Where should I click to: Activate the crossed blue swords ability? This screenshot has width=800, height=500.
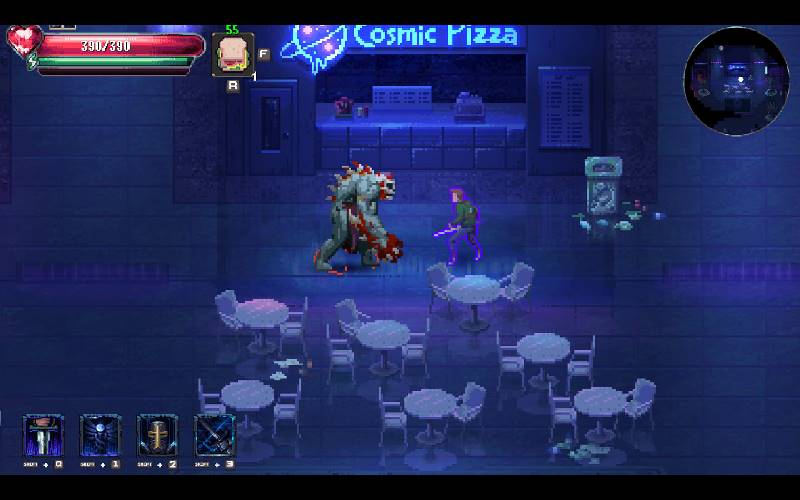coord(215,436)
